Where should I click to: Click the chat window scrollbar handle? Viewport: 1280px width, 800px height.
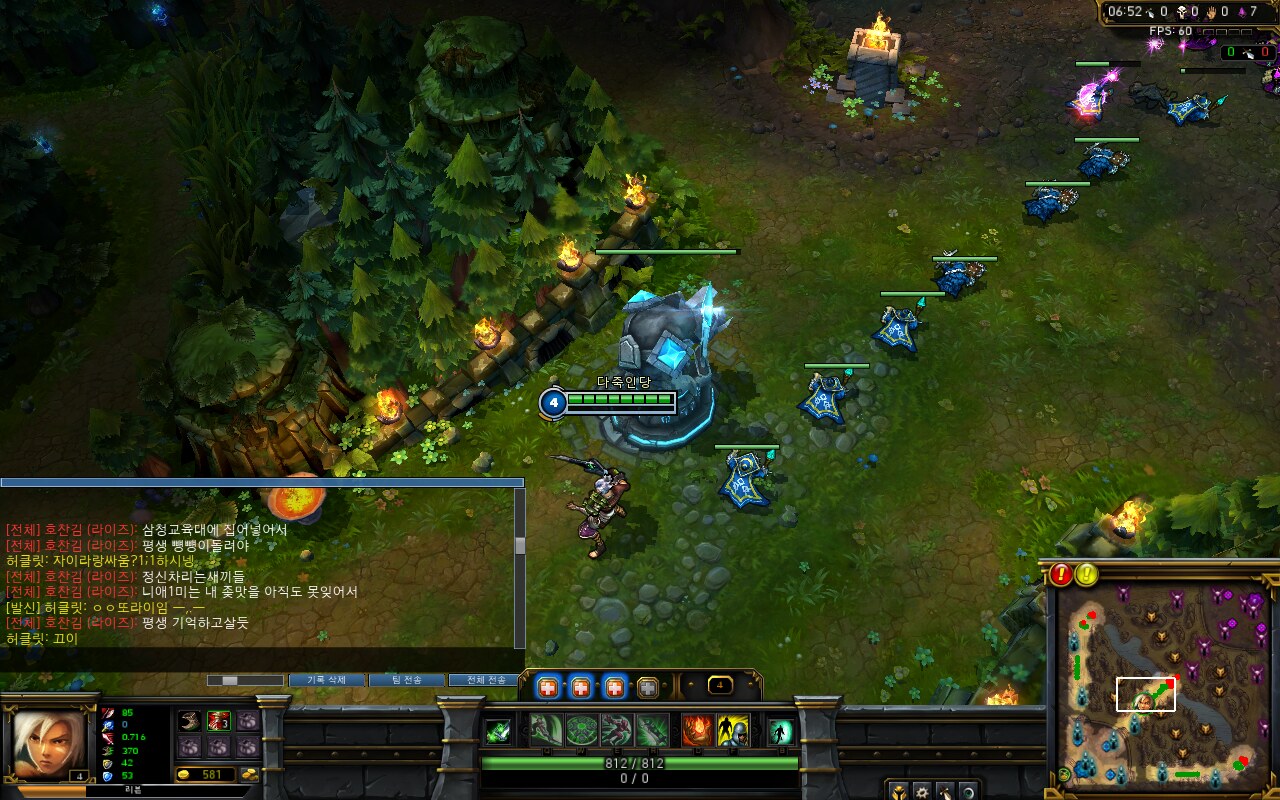coord(520,545)
